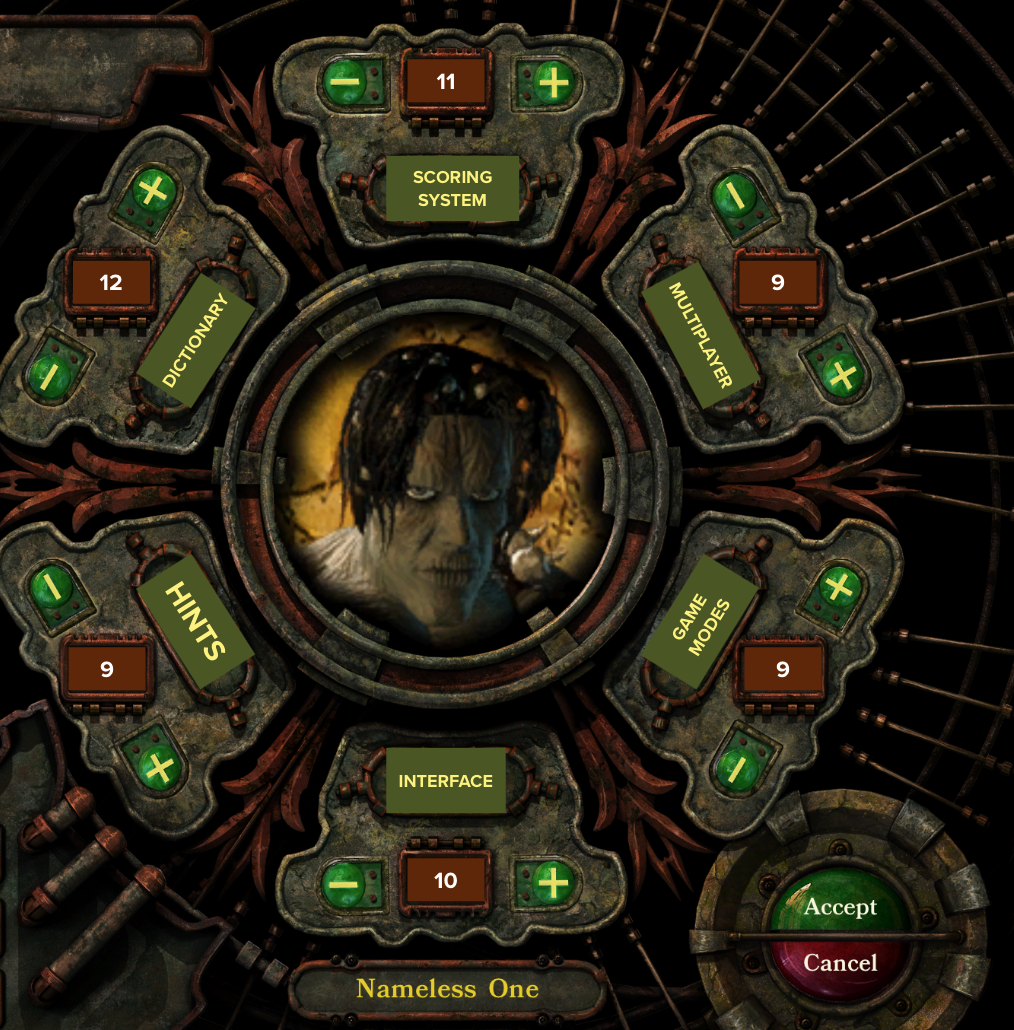Increase the Game Modes value
The height and width of the screenshot is (1030, 1014).
[x=839, y=586]
